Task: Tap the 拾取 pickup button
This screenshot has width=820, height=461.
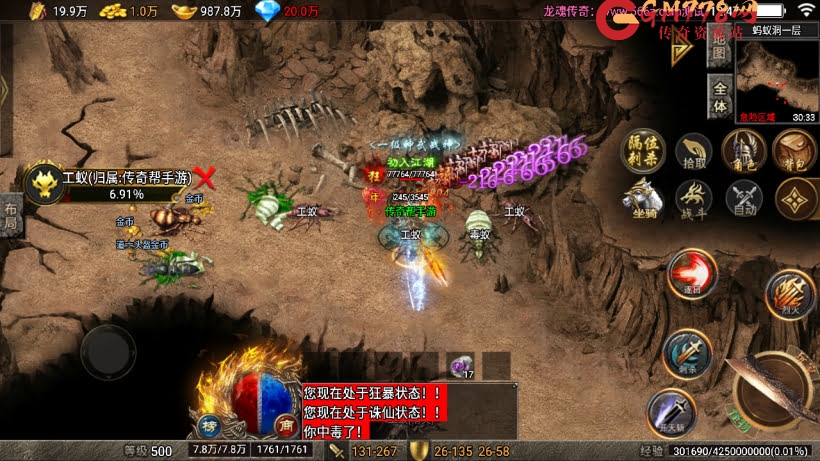Action: click(x=693, y=151)
